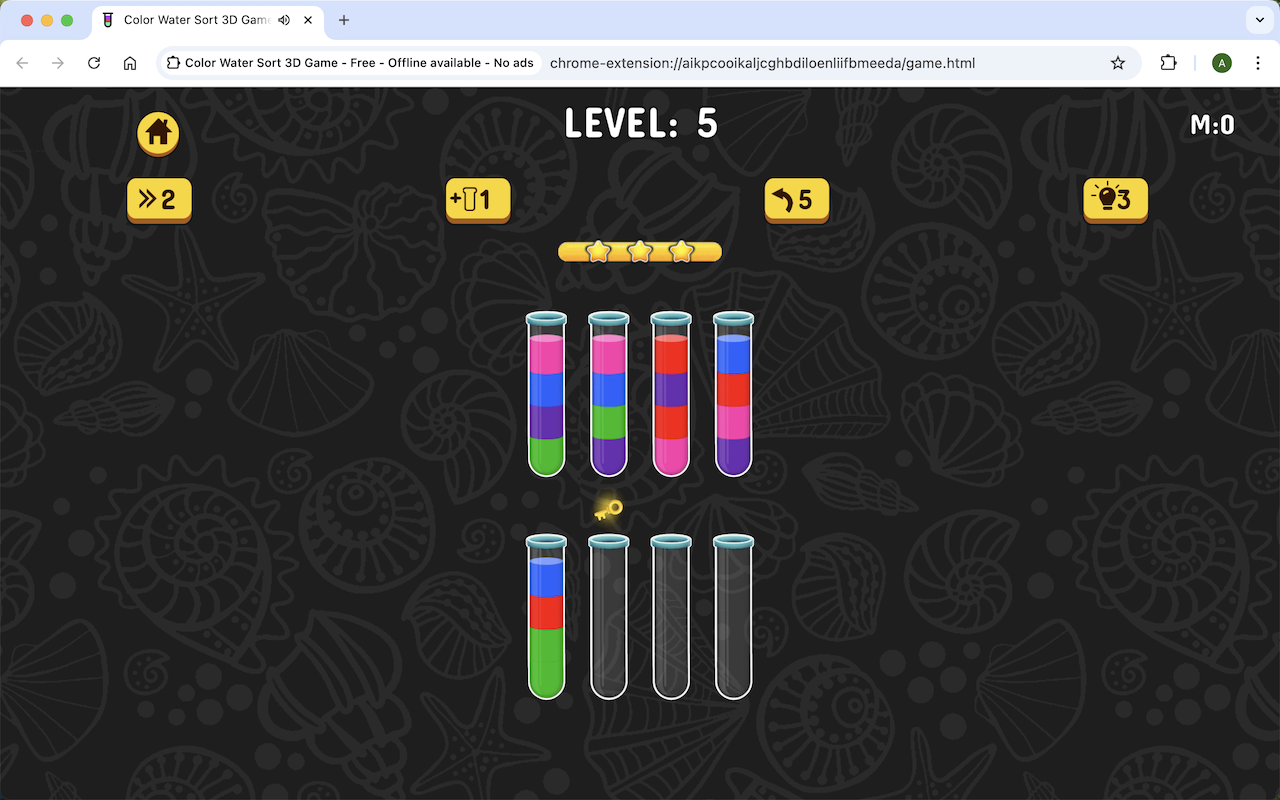This screenshot has height=800, width=1280.
Task: Reload the page with the refresh button
Action: pos(94,62)
